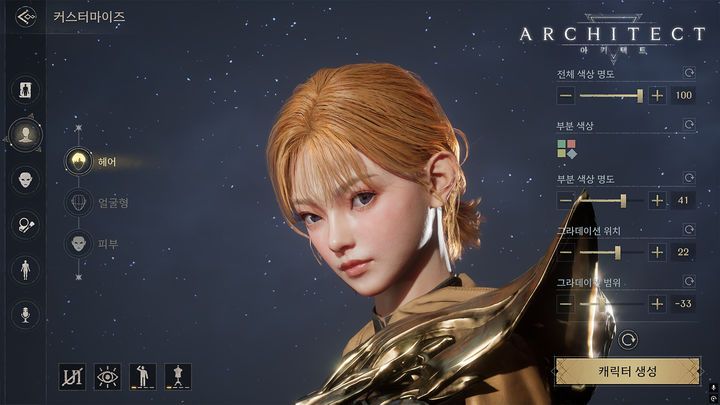Open the makeup brush category
The width and height of the screenshot is (720, 405).
[25, 225]
